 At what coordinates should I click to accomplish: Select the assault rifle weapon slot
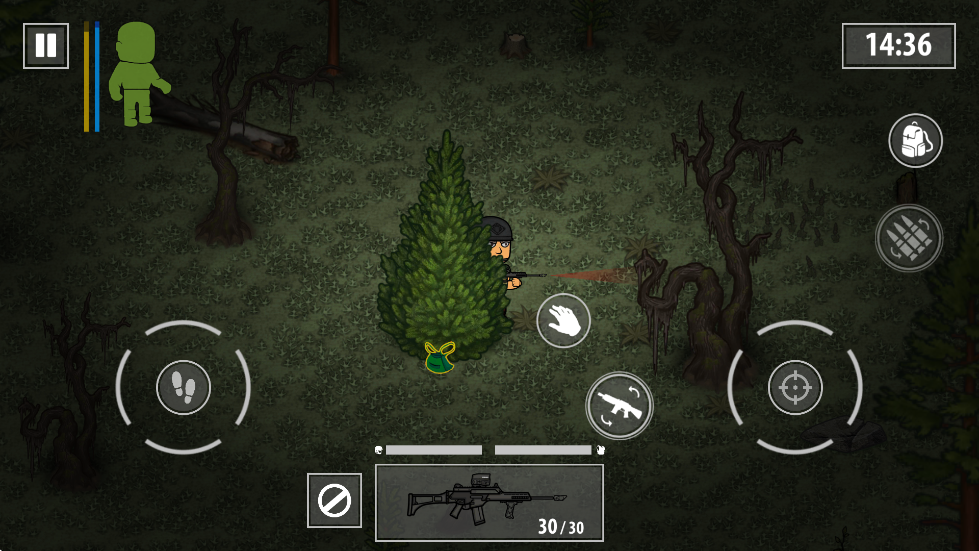coord(489,502)
